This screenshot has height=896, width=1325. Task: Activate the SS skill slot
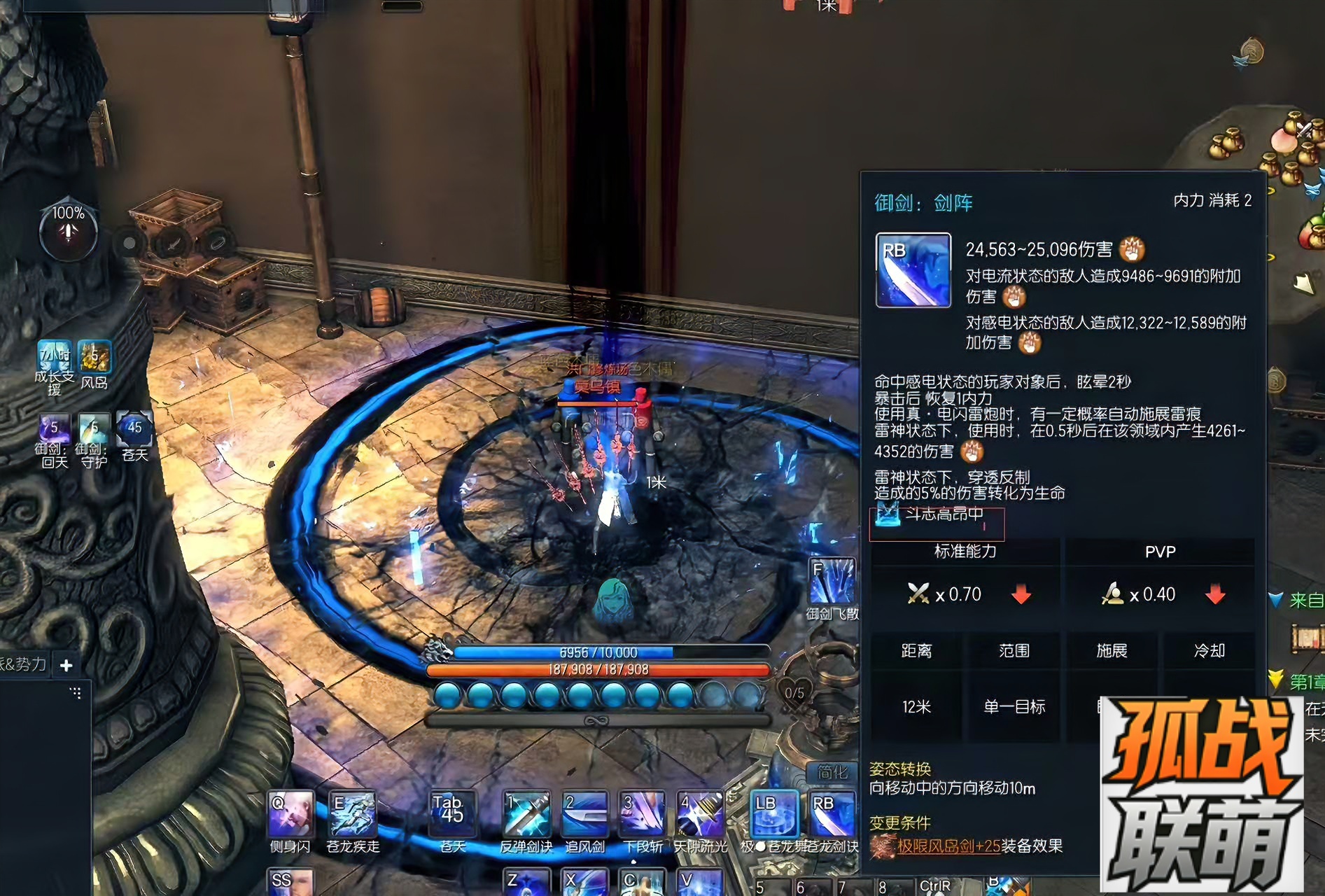(290, 882)
